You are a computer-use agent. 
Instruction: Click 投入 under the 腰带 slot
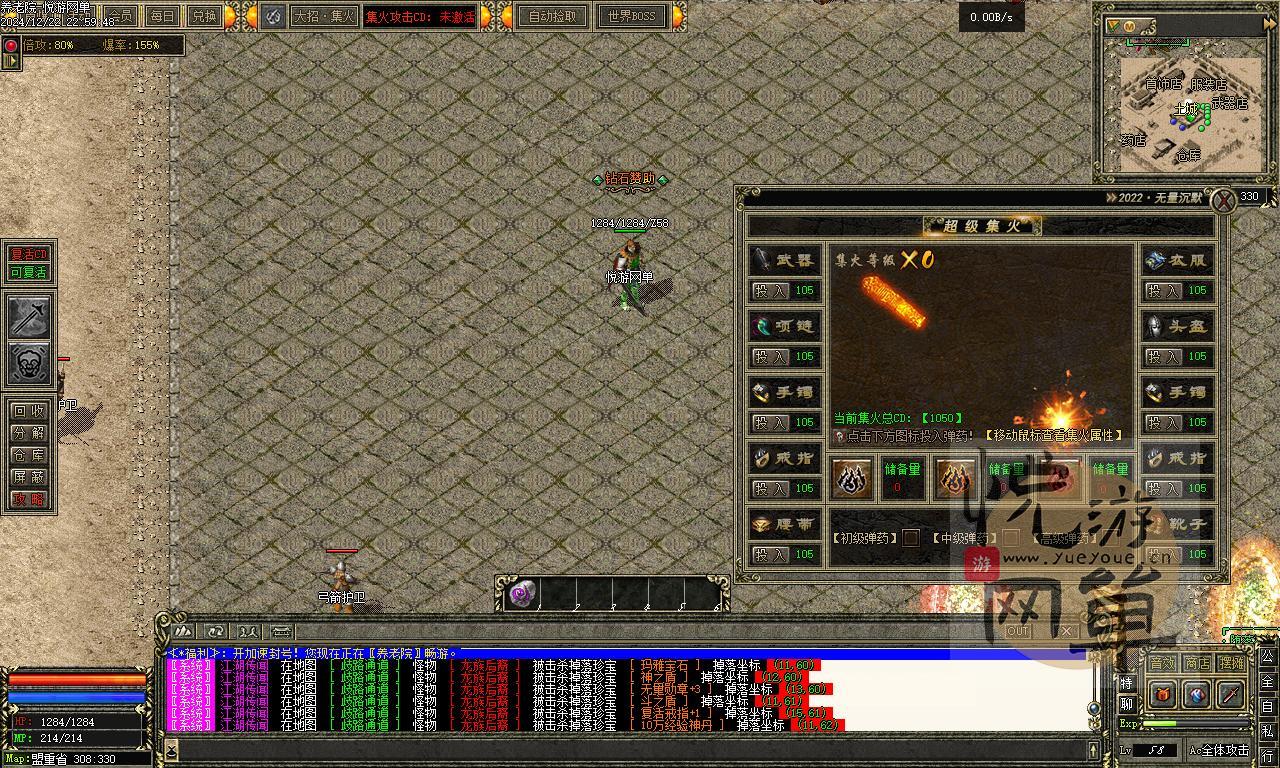tap(771, 555)
